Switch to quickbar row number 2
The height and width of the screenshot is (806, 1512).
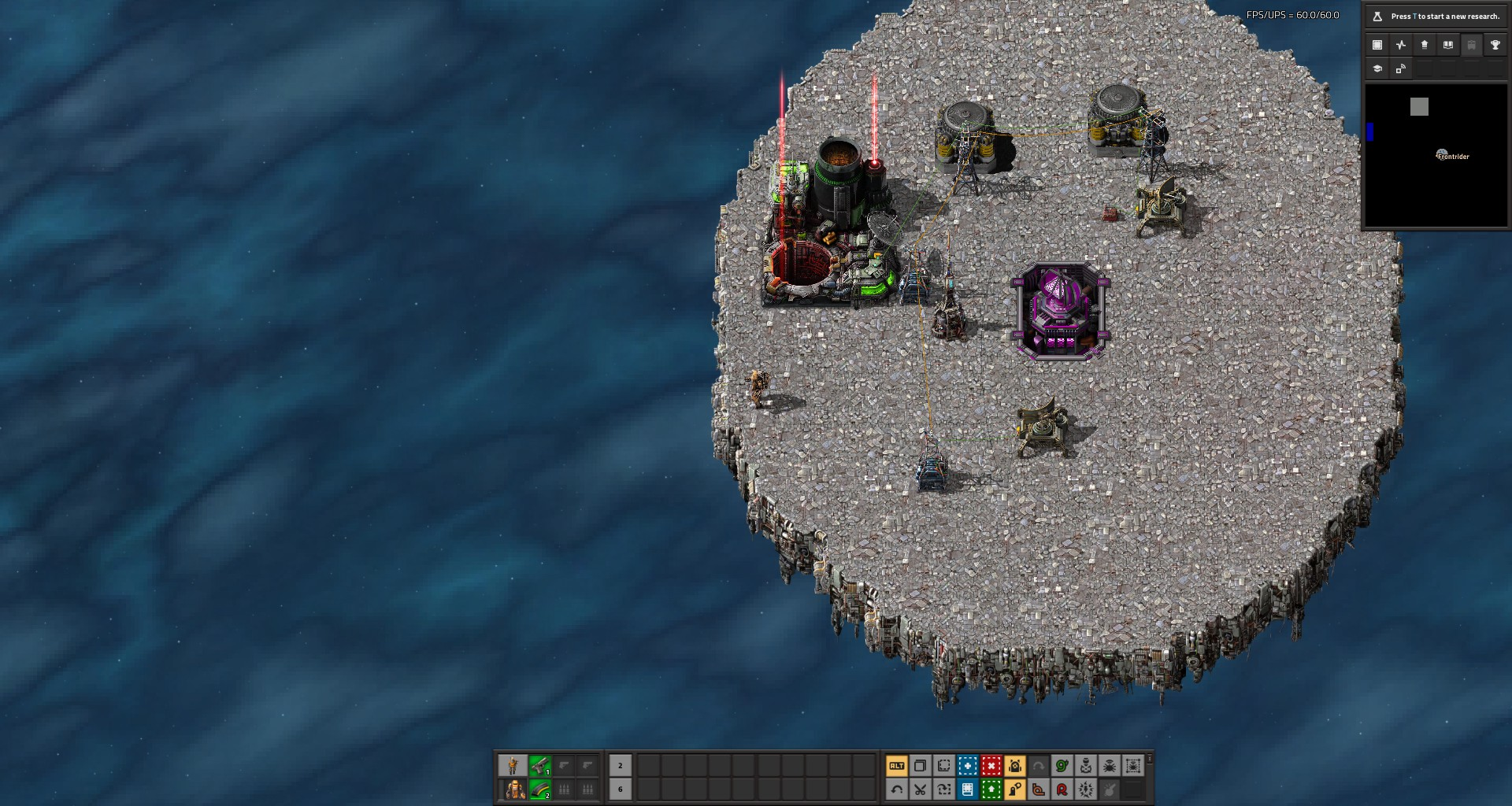pos(620,765)
